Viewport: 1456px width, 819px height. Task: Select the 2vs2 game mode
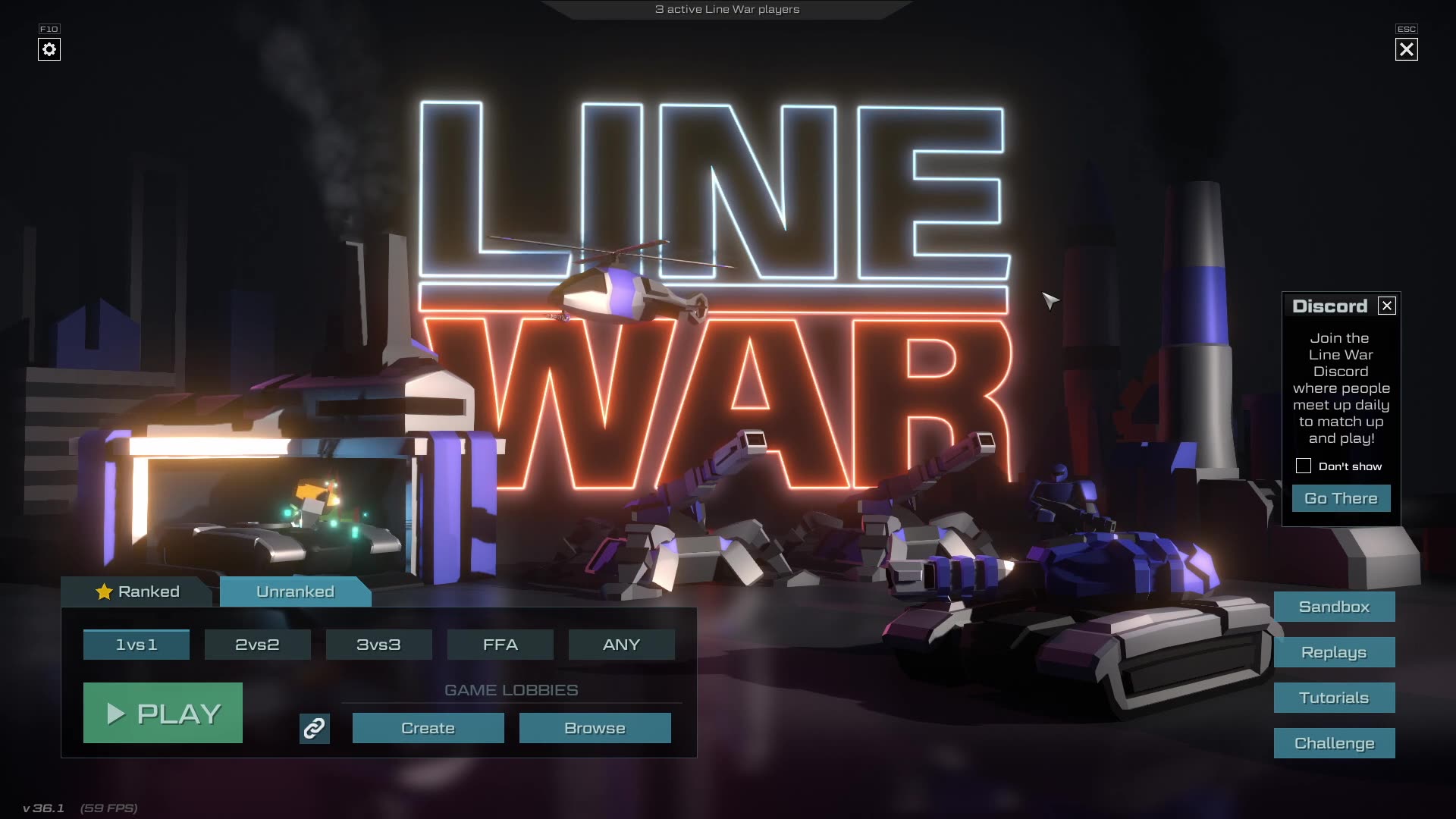[x=257, y=645]
